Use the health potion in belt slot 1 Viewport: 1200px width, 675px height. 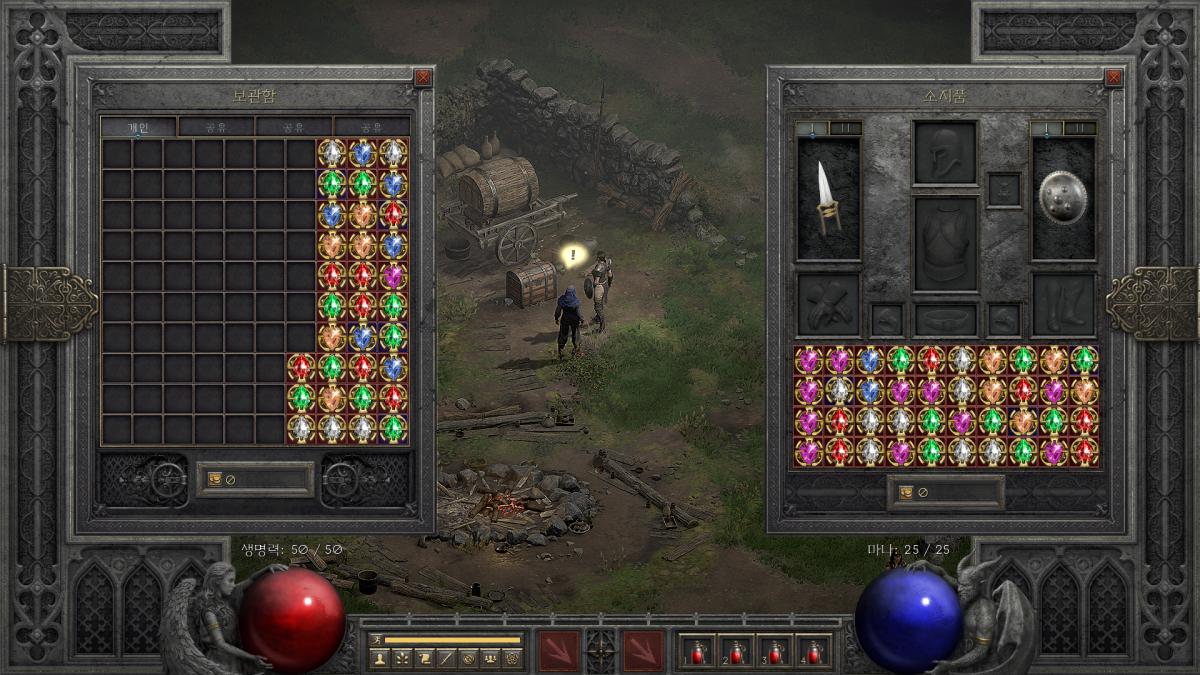[x=694, y=652]
